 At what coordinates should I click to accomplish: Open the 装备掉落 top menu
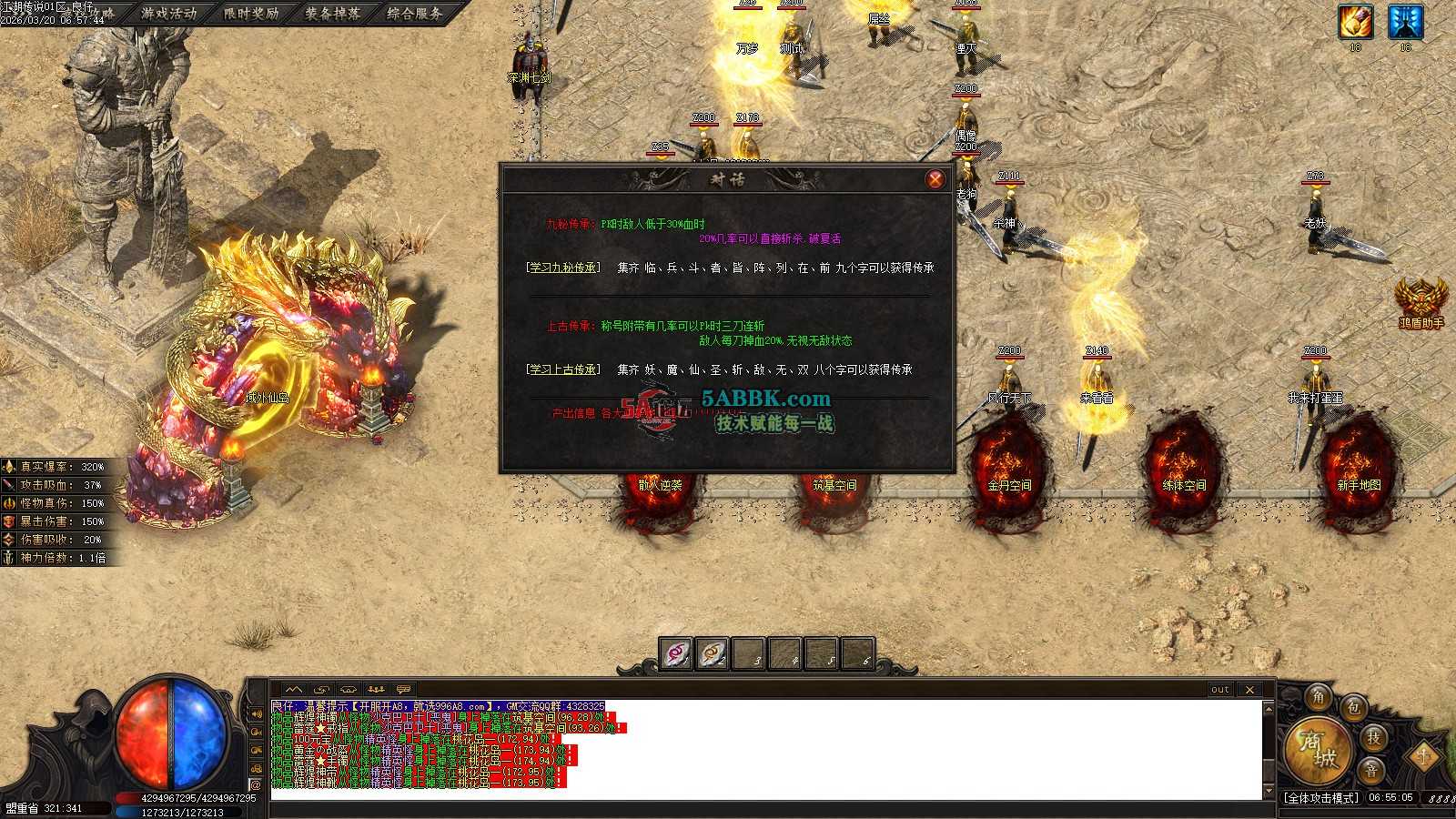click(333, 14)
